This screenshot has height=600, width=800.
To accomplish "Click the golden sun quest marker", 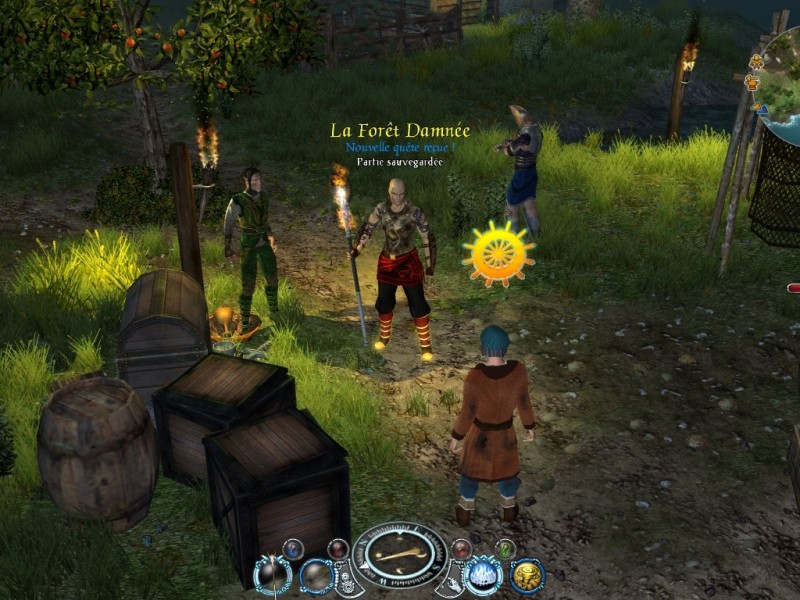I will coord(498,254).
